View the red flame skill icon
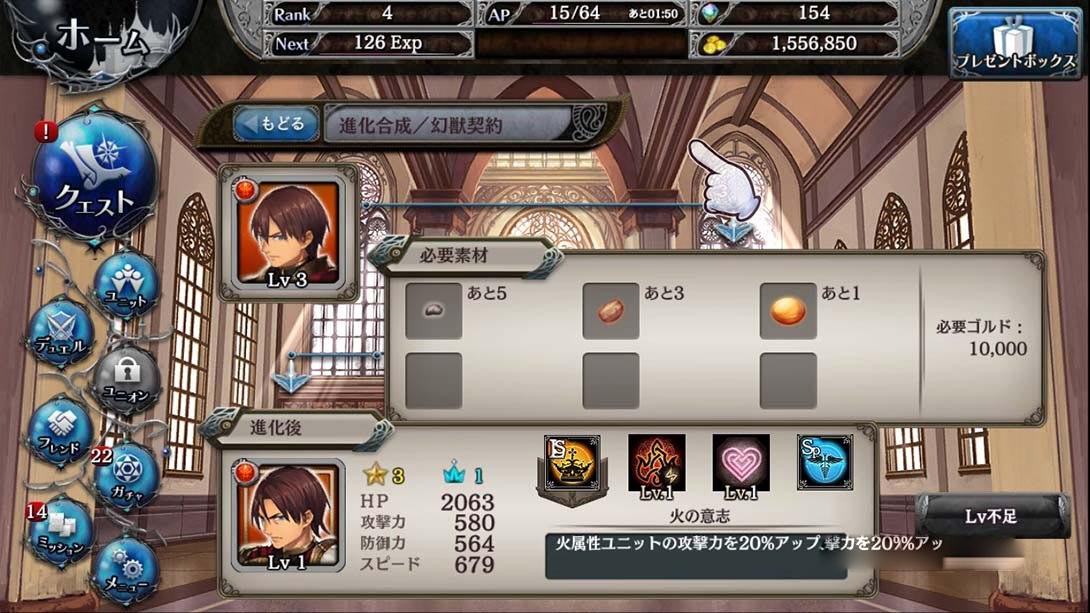The height and width of the screenshot is (613, 1090). 657,463
